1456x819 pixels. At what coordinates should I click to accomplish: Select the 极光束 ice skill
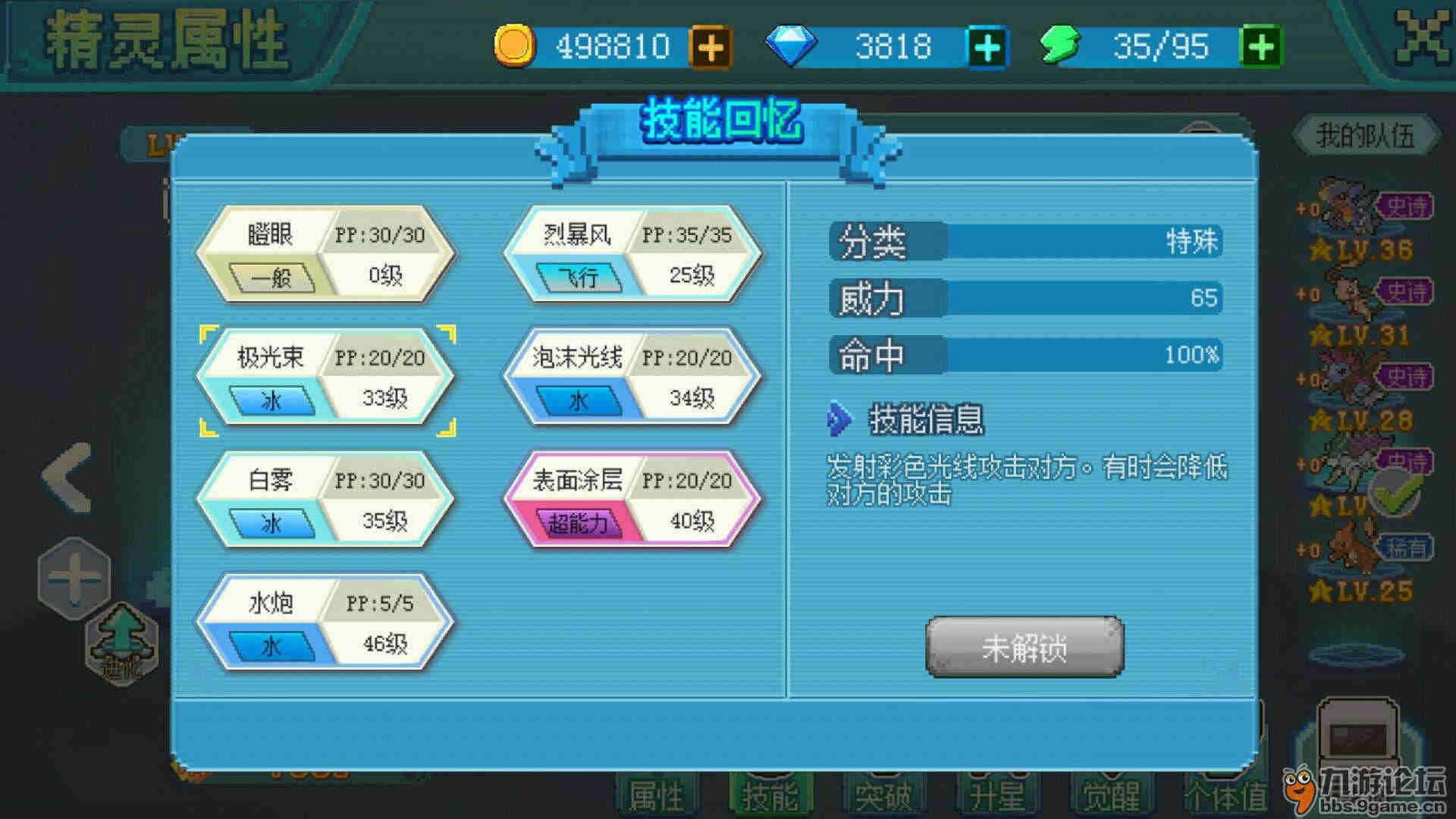[x=326, y=378]
